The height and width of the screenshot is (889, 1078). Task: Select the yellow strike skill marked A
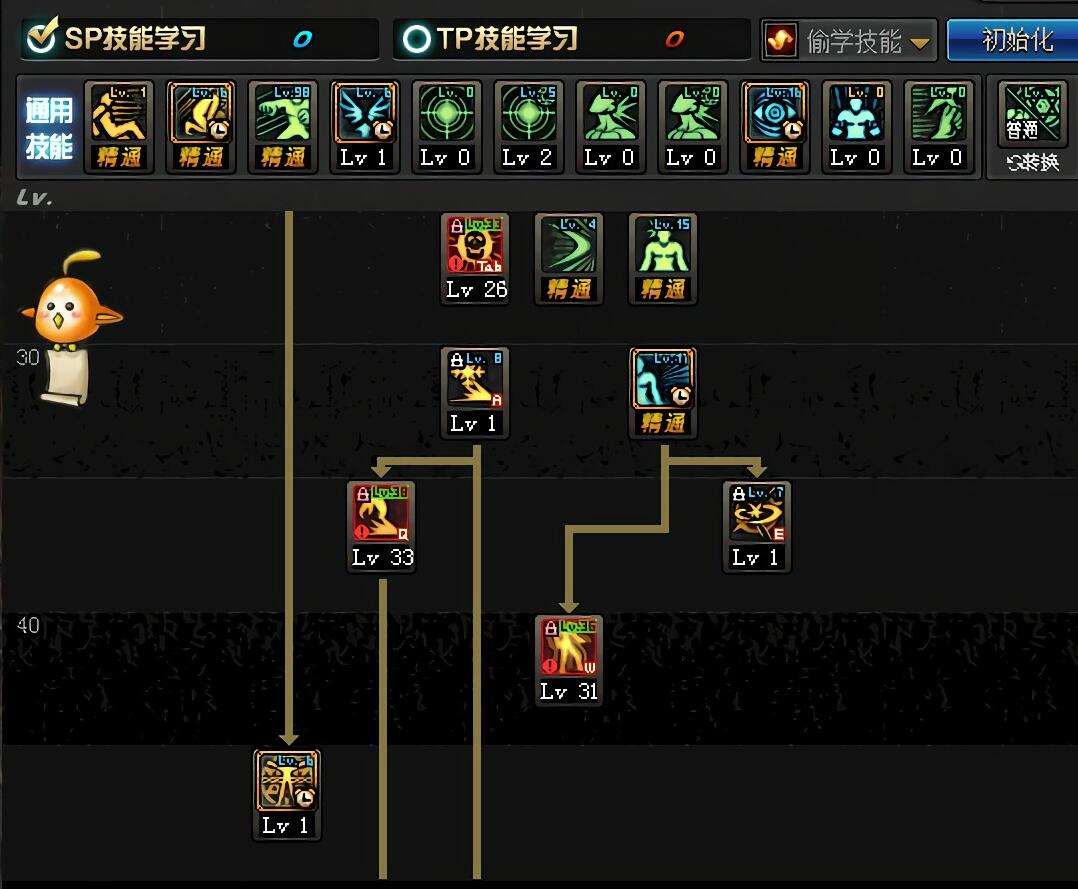coord(475,381)
